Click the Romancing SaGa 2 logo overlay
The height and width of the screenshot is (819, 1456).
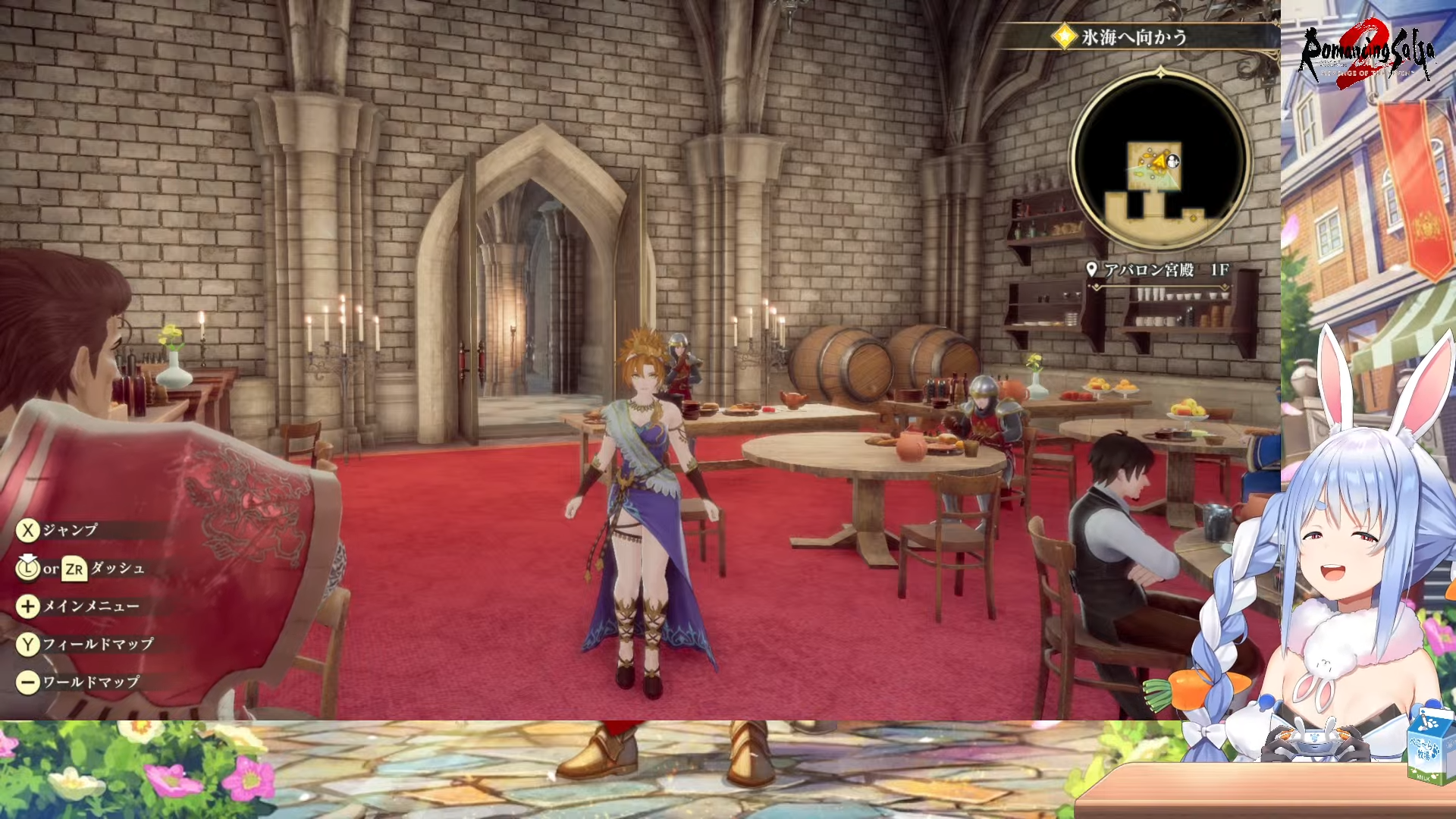click(x=1367, y=52)
